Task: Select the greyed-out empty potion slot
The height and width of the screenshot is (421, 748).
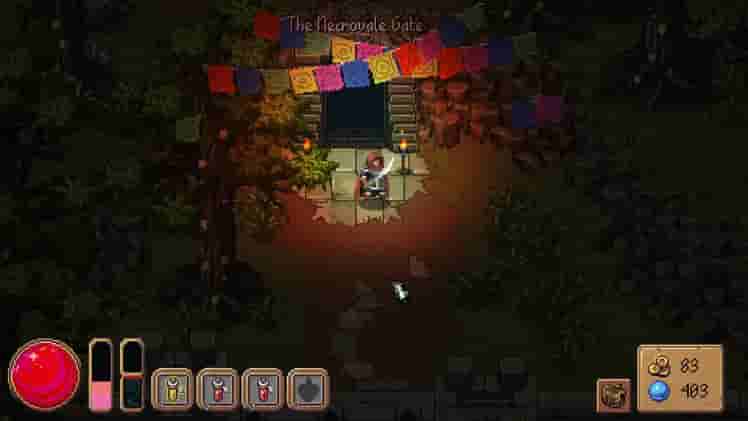Action: coord(307,388)
